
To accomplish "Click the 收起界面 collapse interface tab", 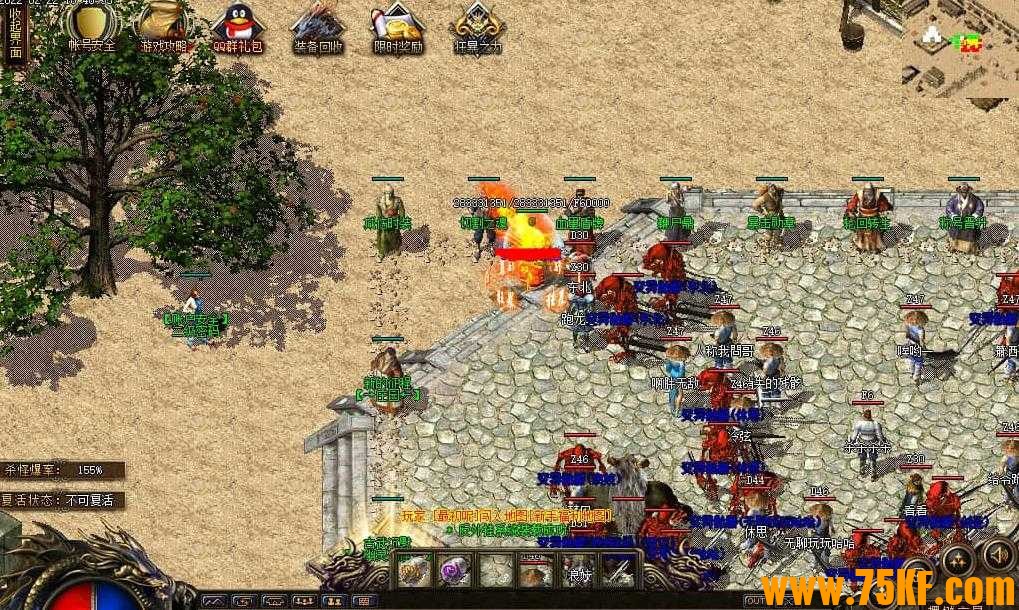I will point(13,37).
